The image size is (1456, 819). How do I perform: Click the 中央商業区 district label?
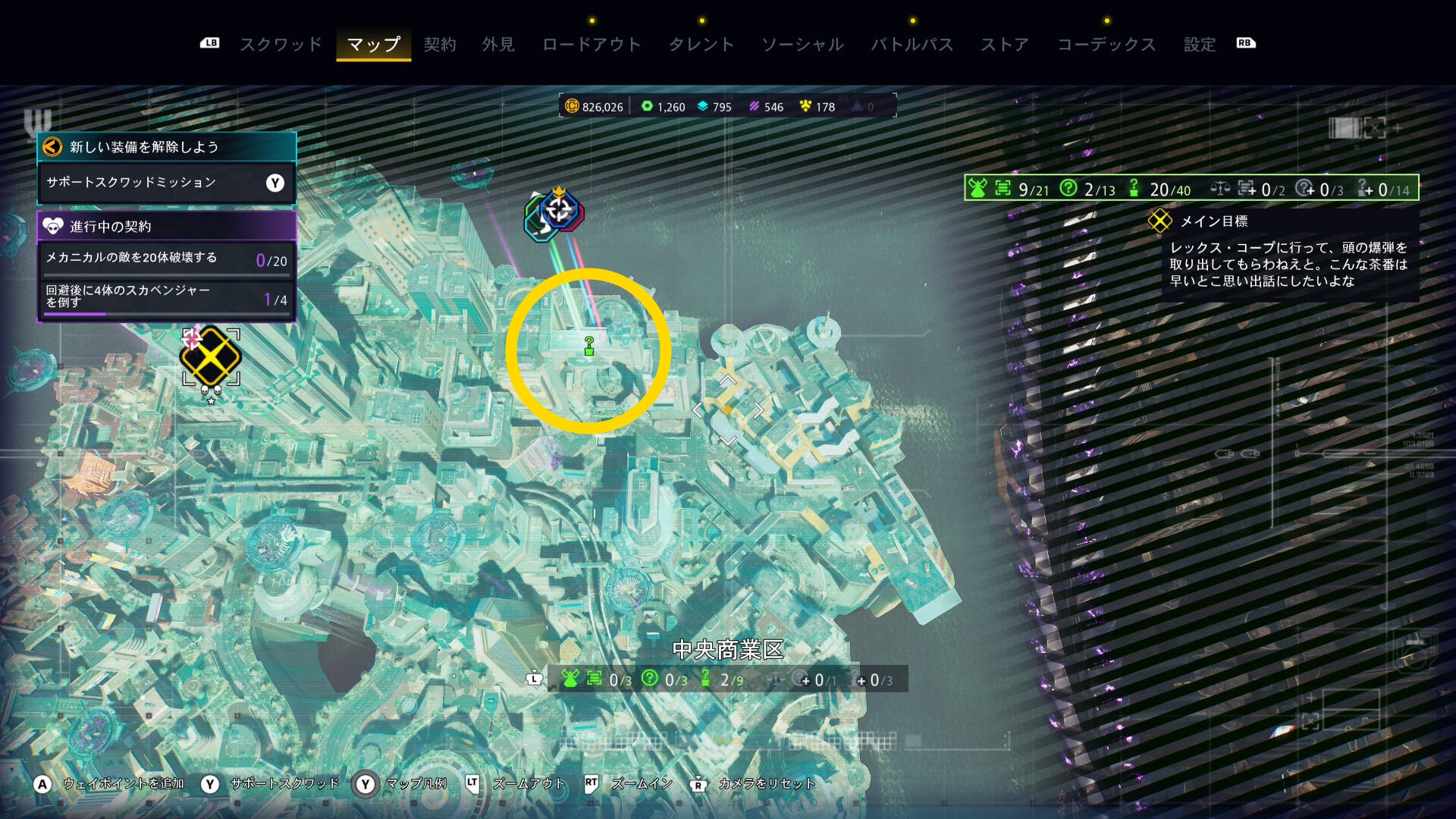(727, 650)
